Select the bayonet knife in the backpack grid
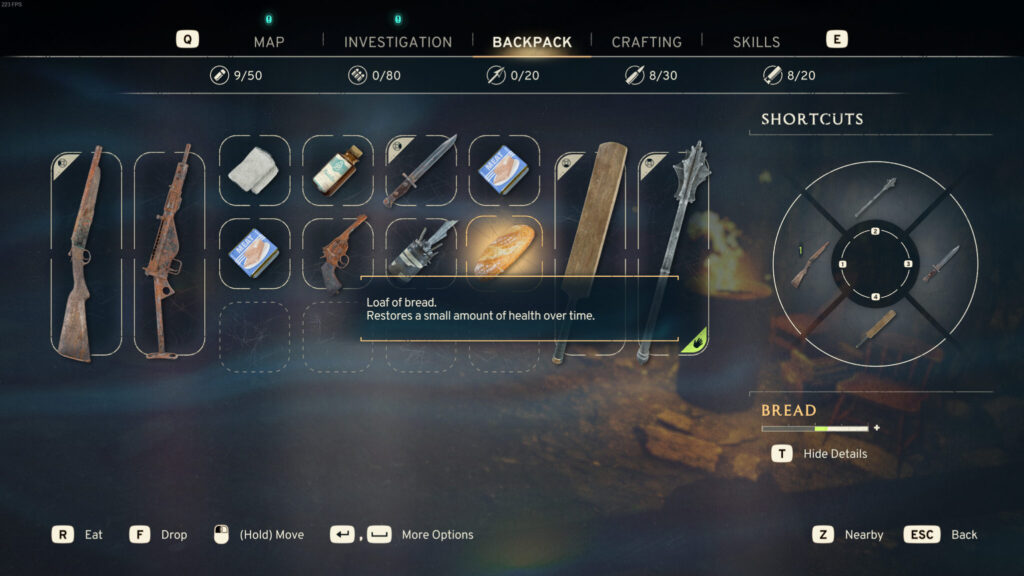This screenshot has width=1024, height=576. coord(421,171)
